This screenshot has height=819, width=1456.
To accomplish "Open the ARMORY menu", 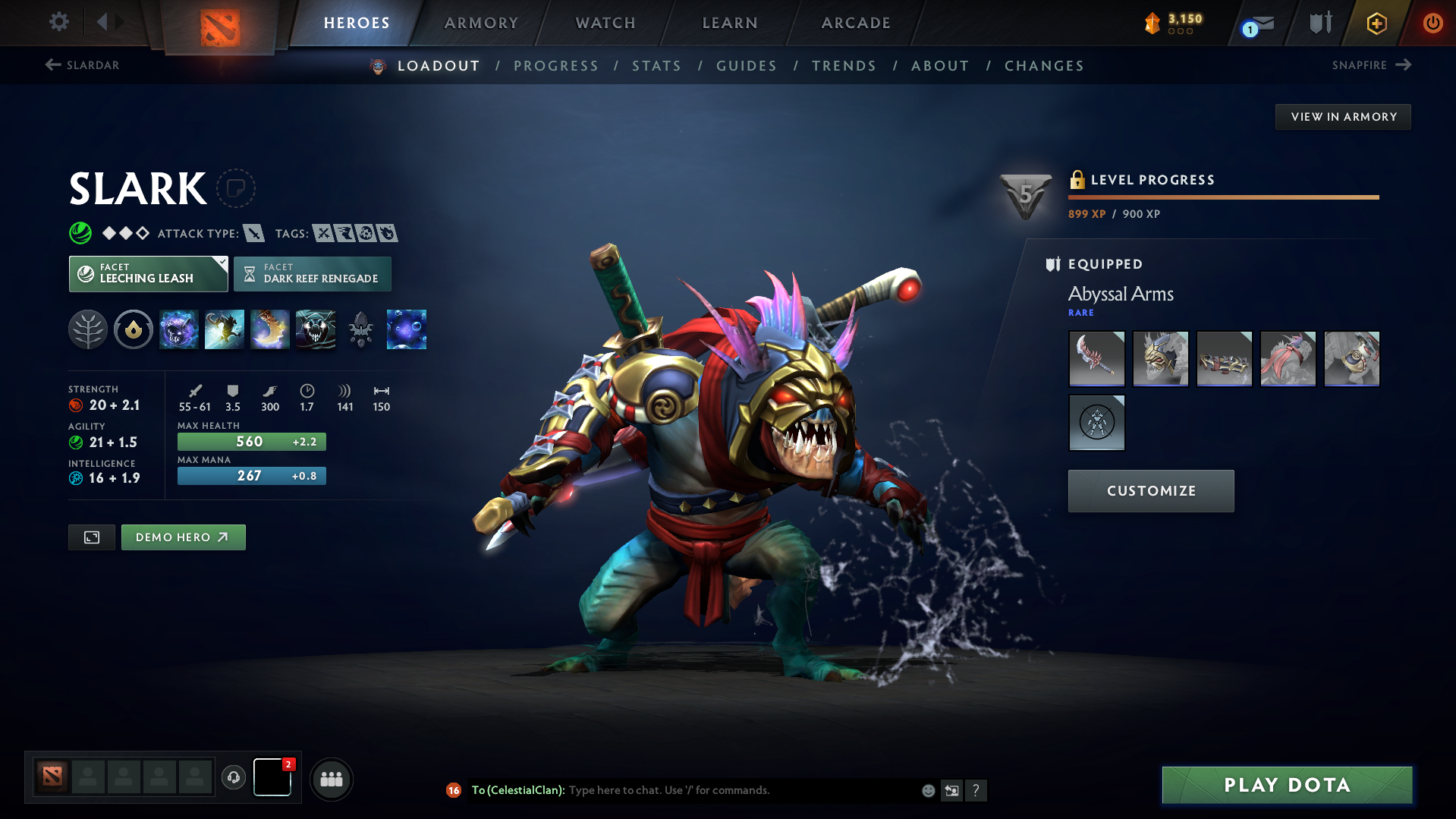I will click(x=481, y=23).
